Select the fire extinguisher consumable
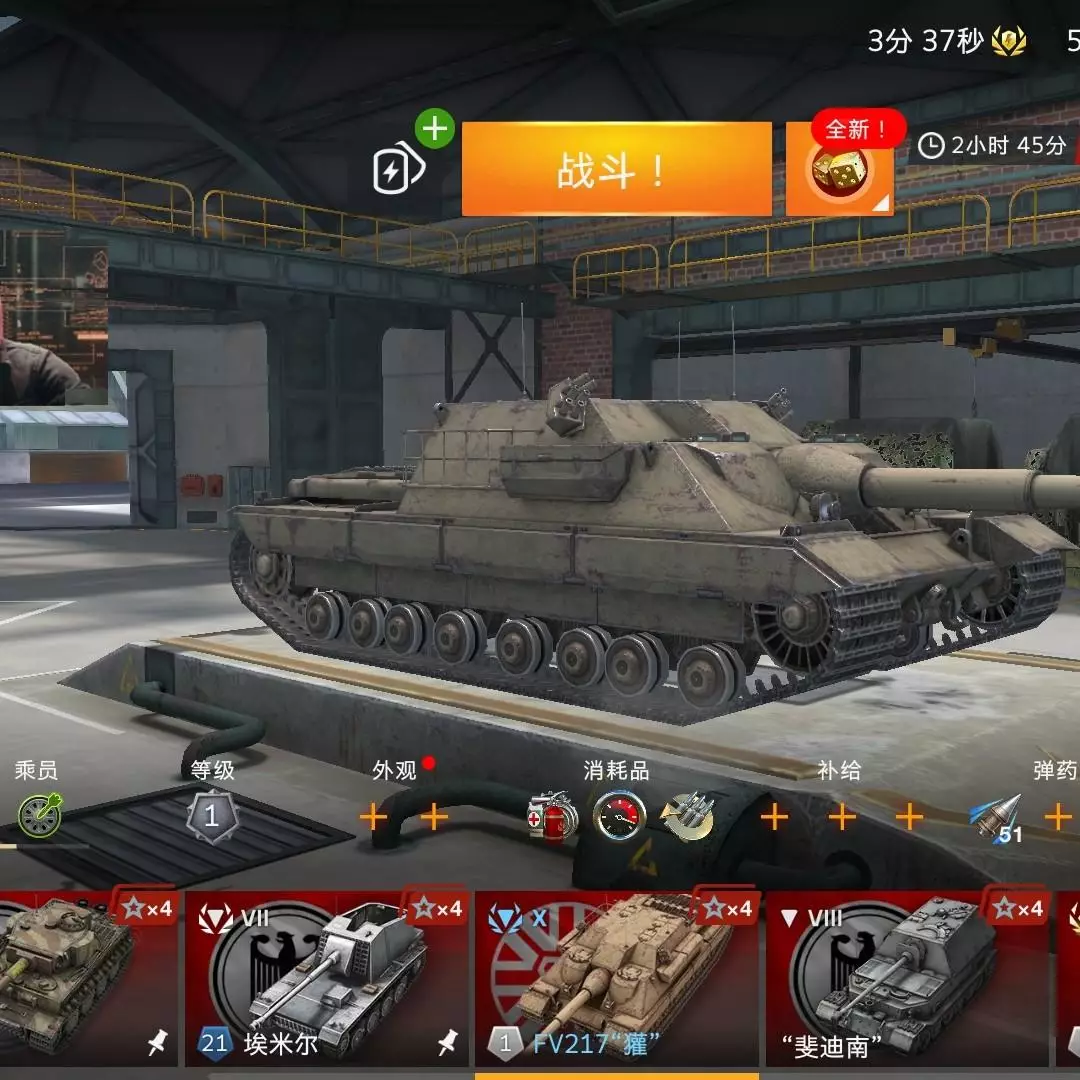Image resolution: width=1080 pixels, height=1080 pixels. [x=552, y=817]
